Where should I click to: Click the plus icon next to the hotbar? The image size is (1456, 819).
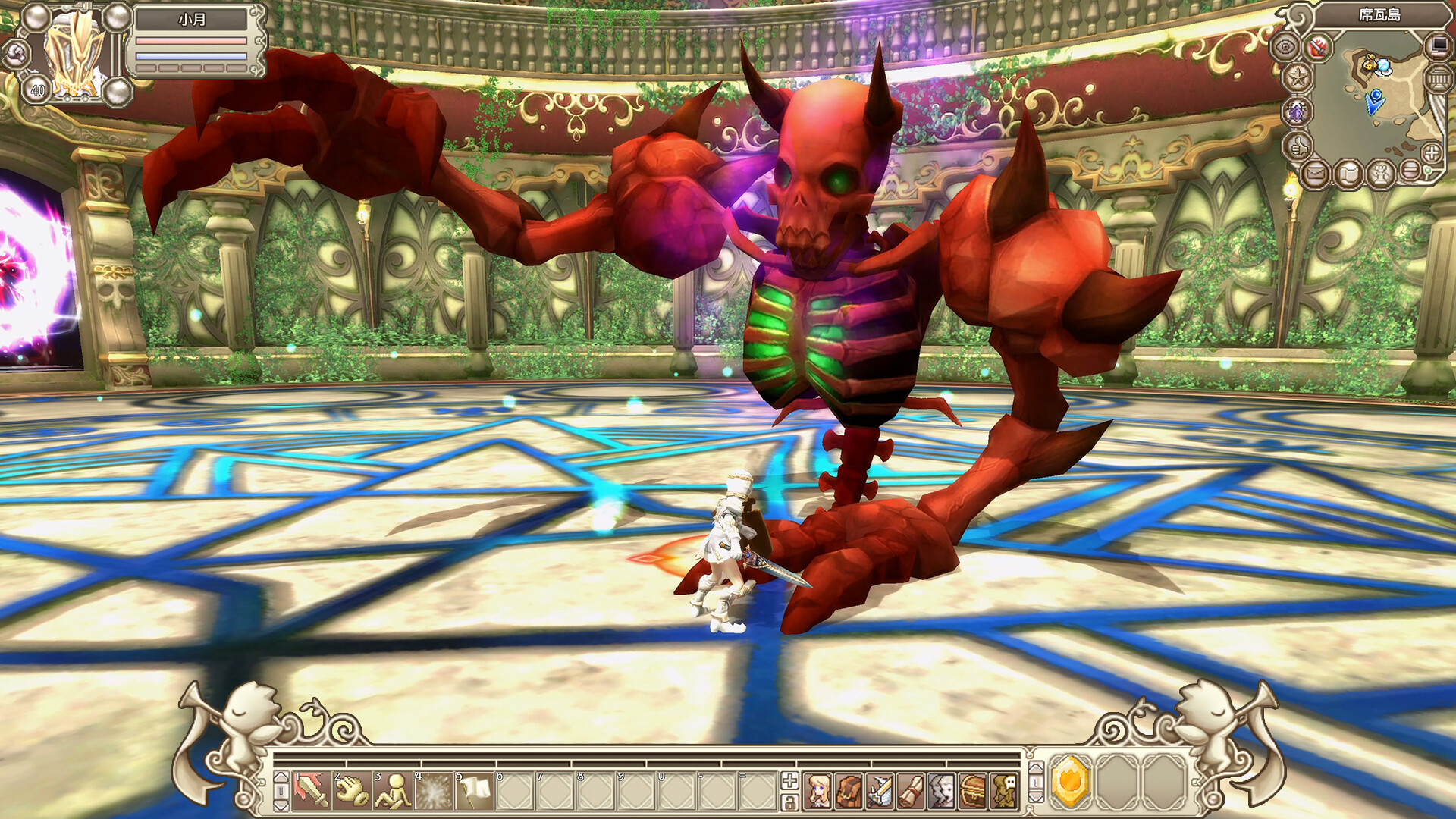789,782
